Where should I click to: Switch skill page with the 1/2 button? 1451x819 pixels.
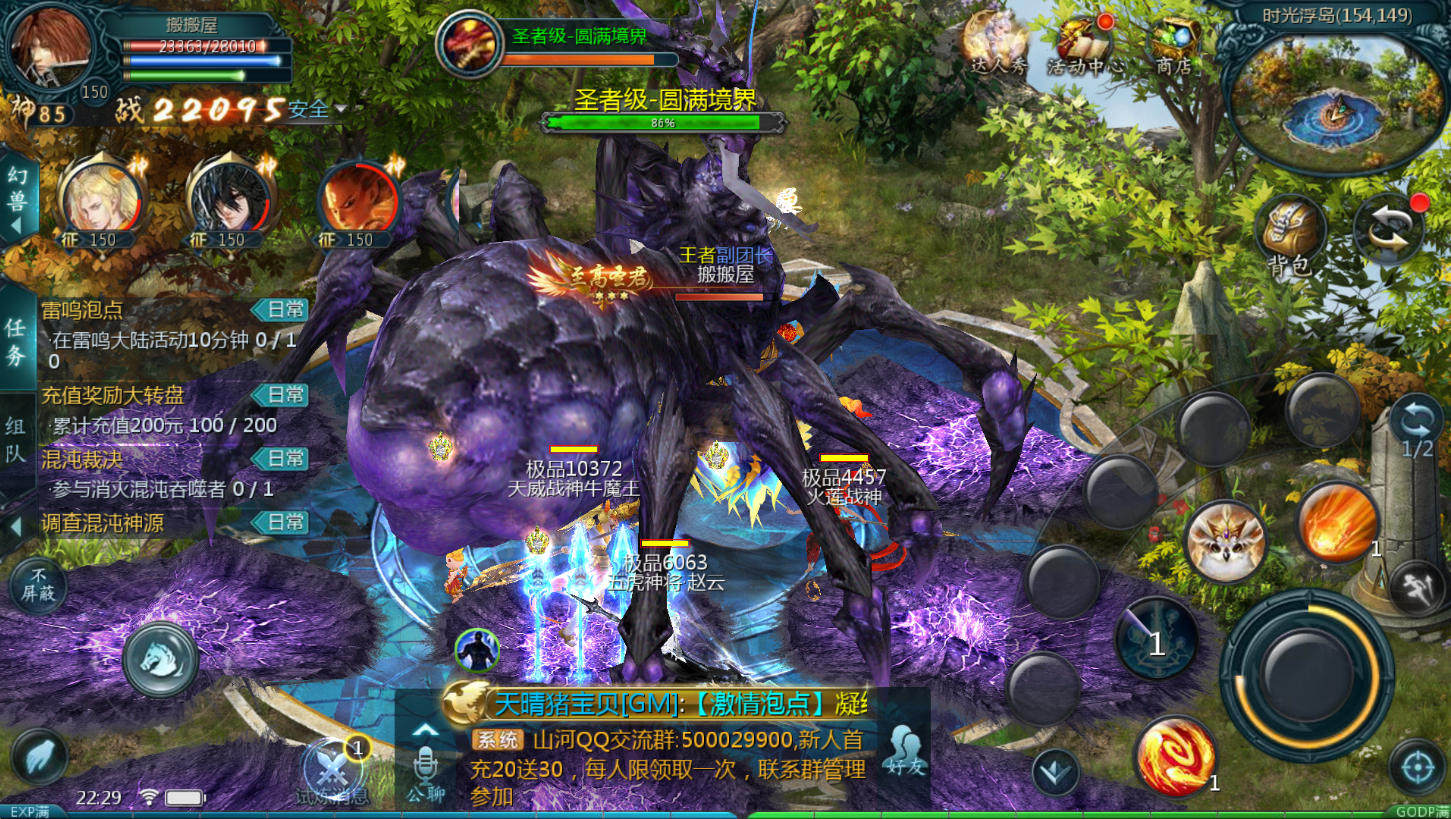[x=1416, y=424]
